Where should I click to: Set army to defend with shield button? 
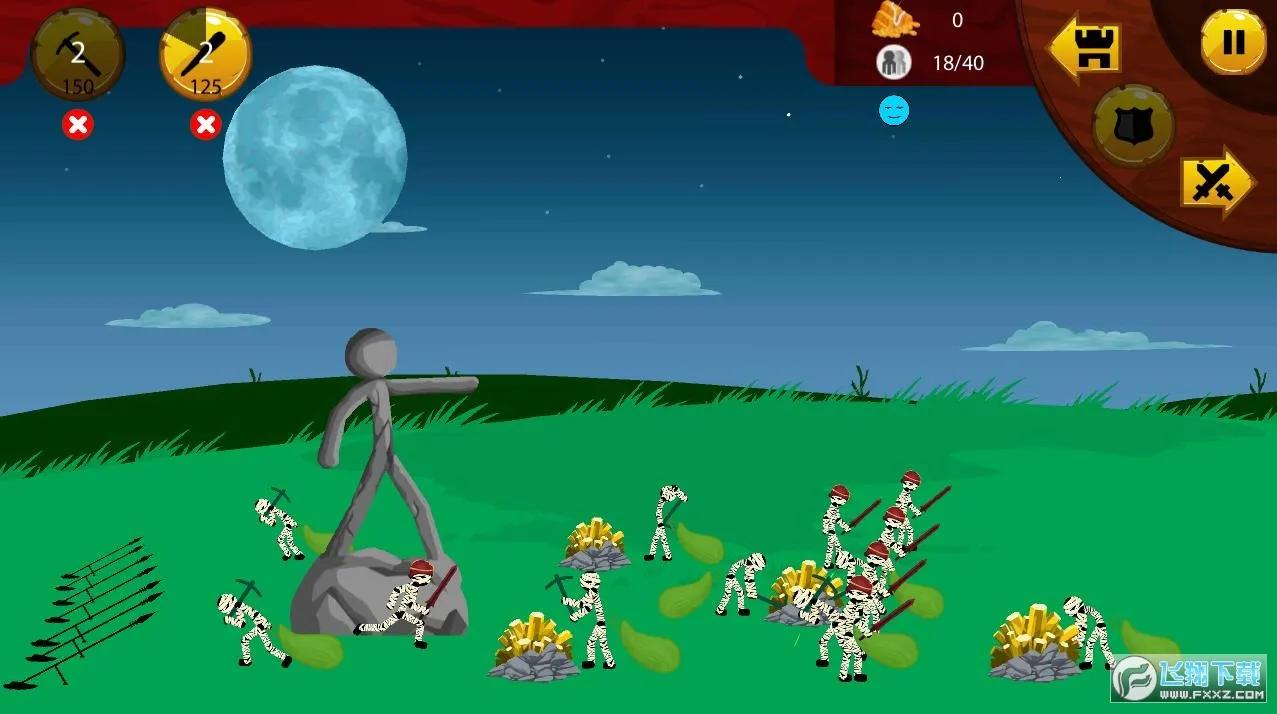[1133, 126]
